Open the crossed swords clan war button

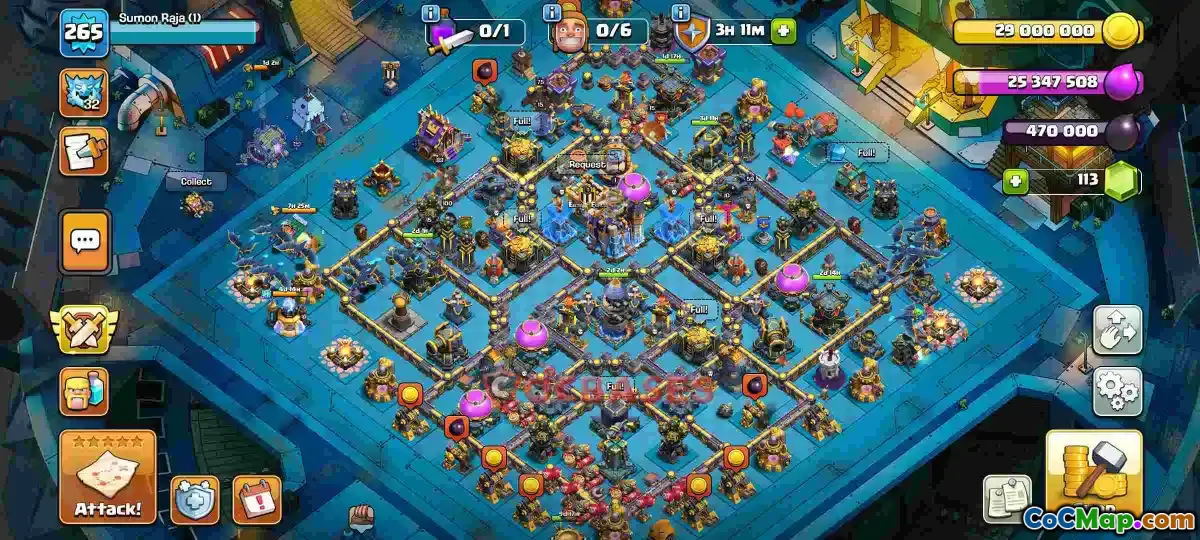[x=85, y=329]
